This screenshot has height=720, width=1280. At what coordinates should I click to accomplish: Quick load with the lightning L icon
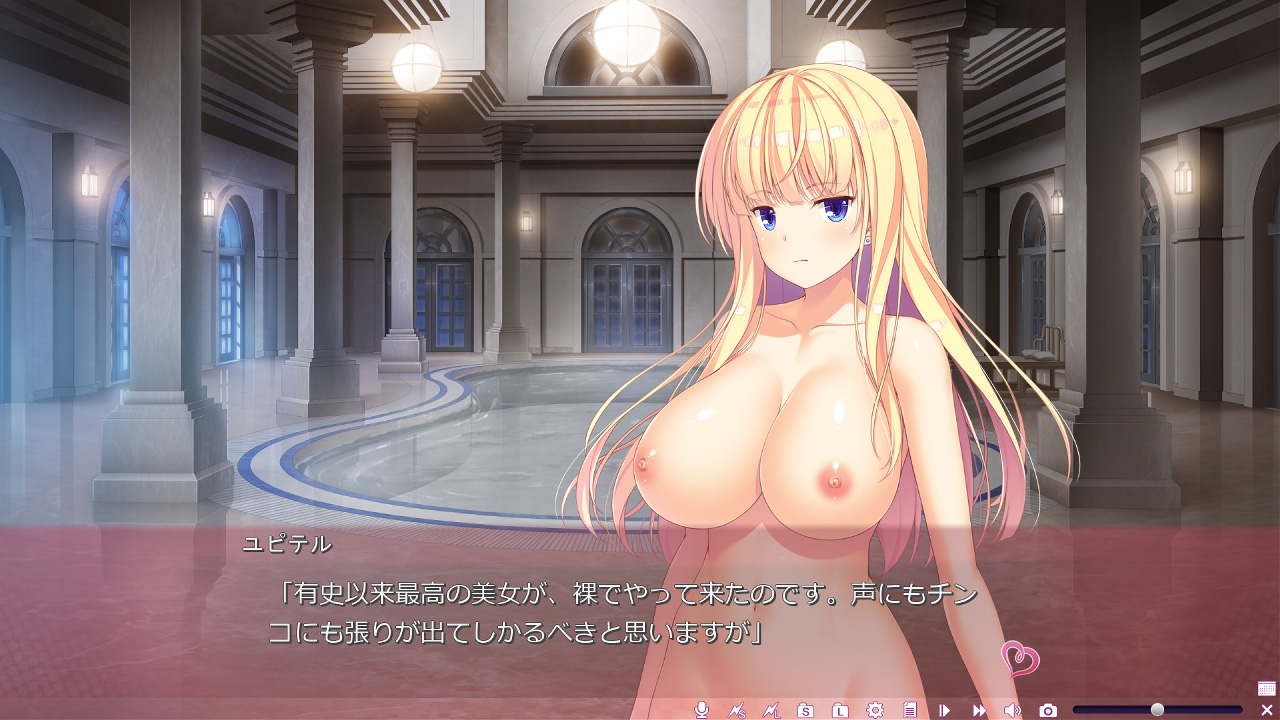coord(771,710)
